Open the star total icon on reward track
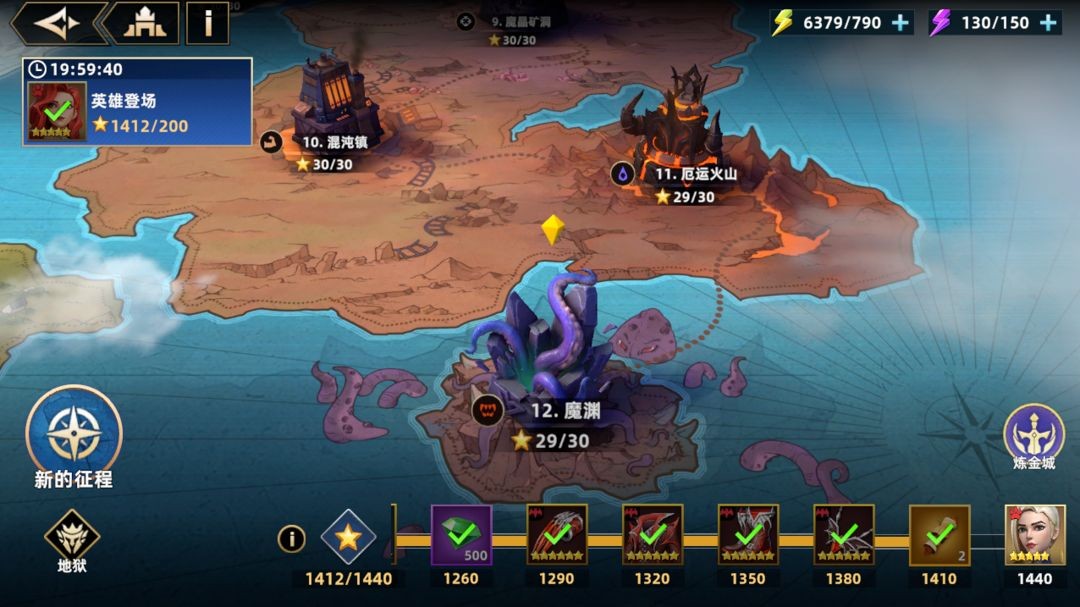The height and width of the screenshot is (607, 1080). click(x=348, y=537)
